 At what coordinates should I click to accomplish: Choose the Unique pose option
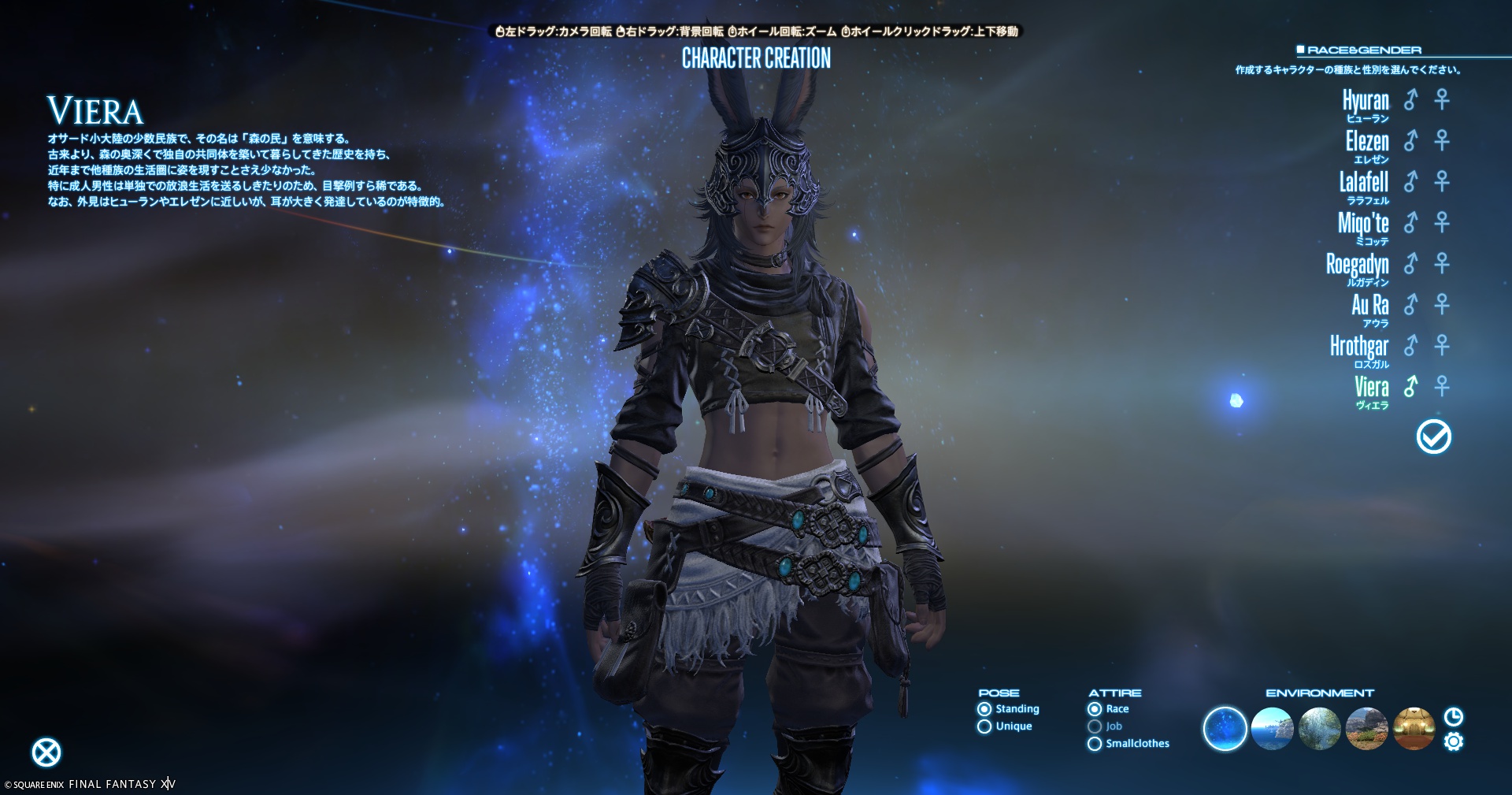pos(984,726)
